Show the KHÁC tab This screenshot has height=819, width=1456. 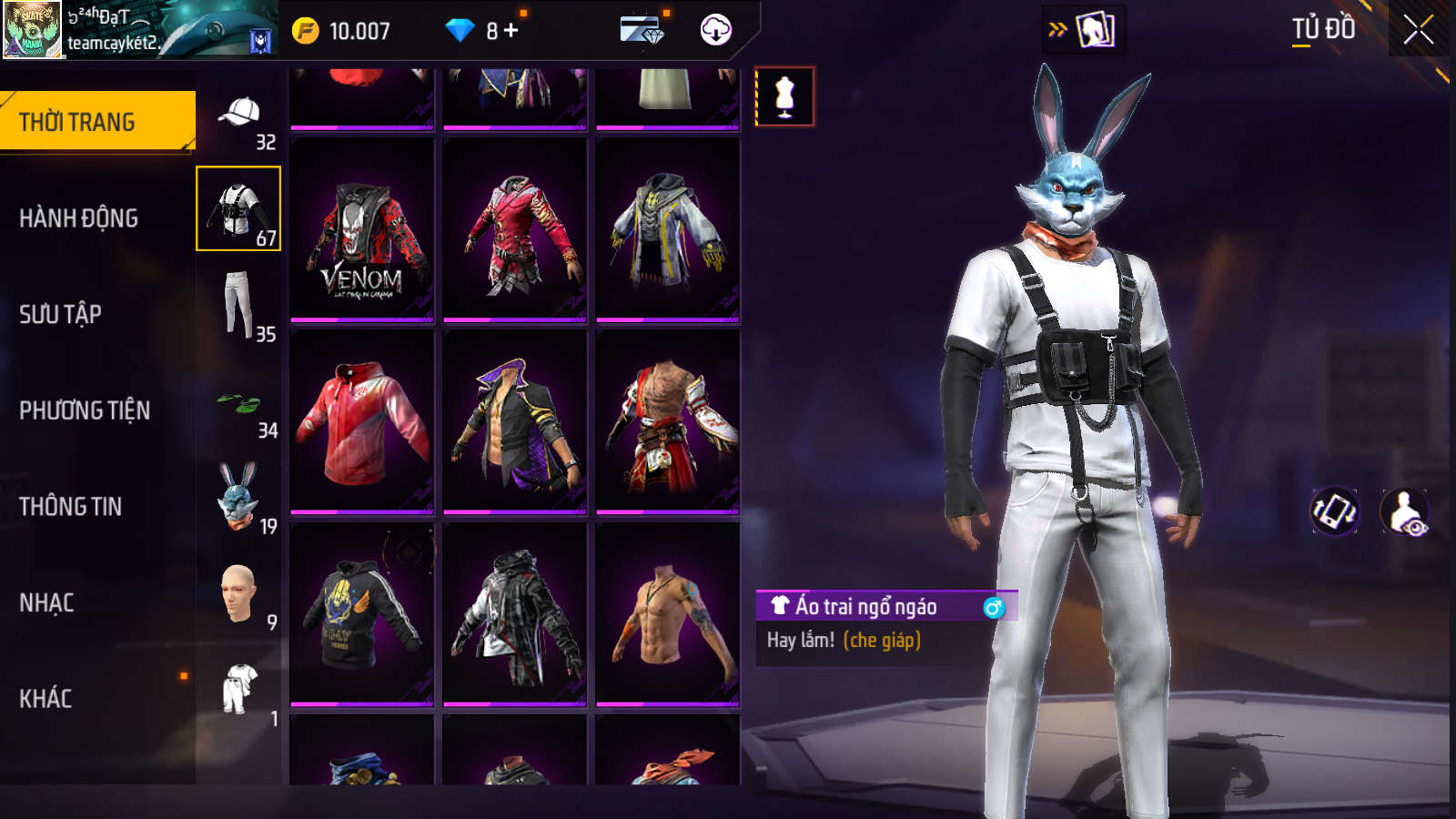45,699
